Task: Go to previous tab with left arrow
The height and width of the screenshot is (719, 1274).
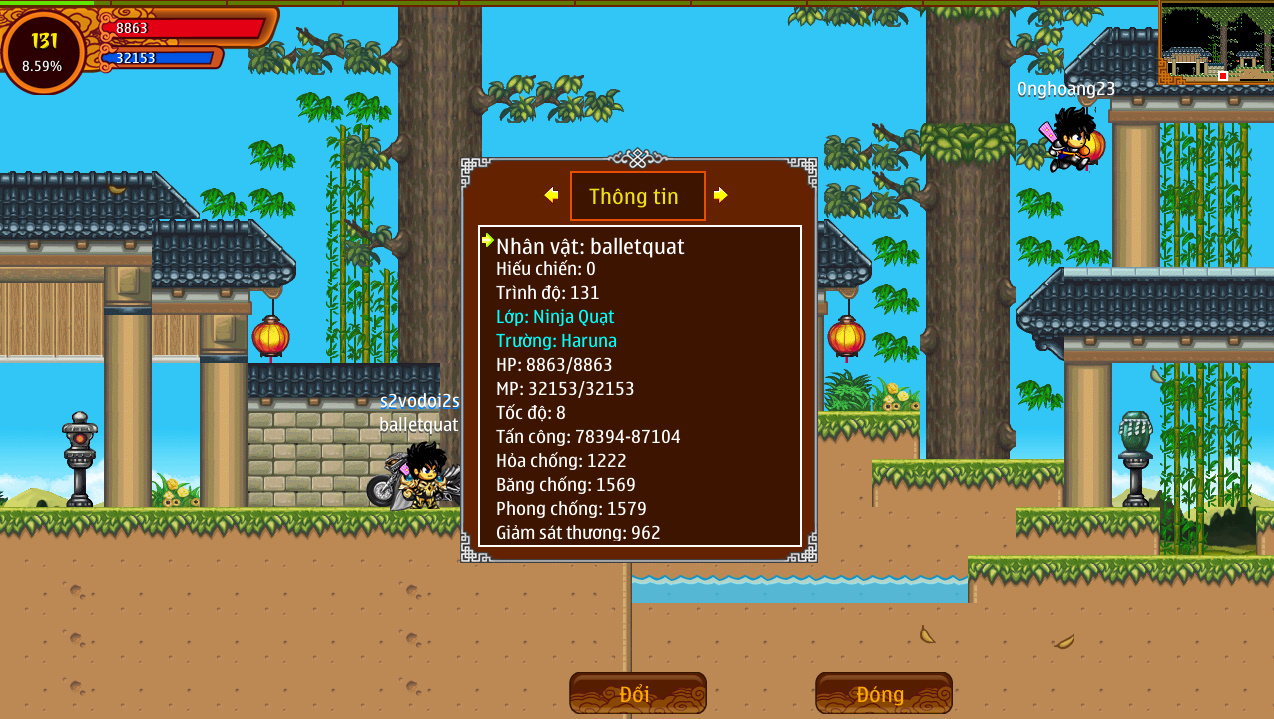Action: point(551,195)
